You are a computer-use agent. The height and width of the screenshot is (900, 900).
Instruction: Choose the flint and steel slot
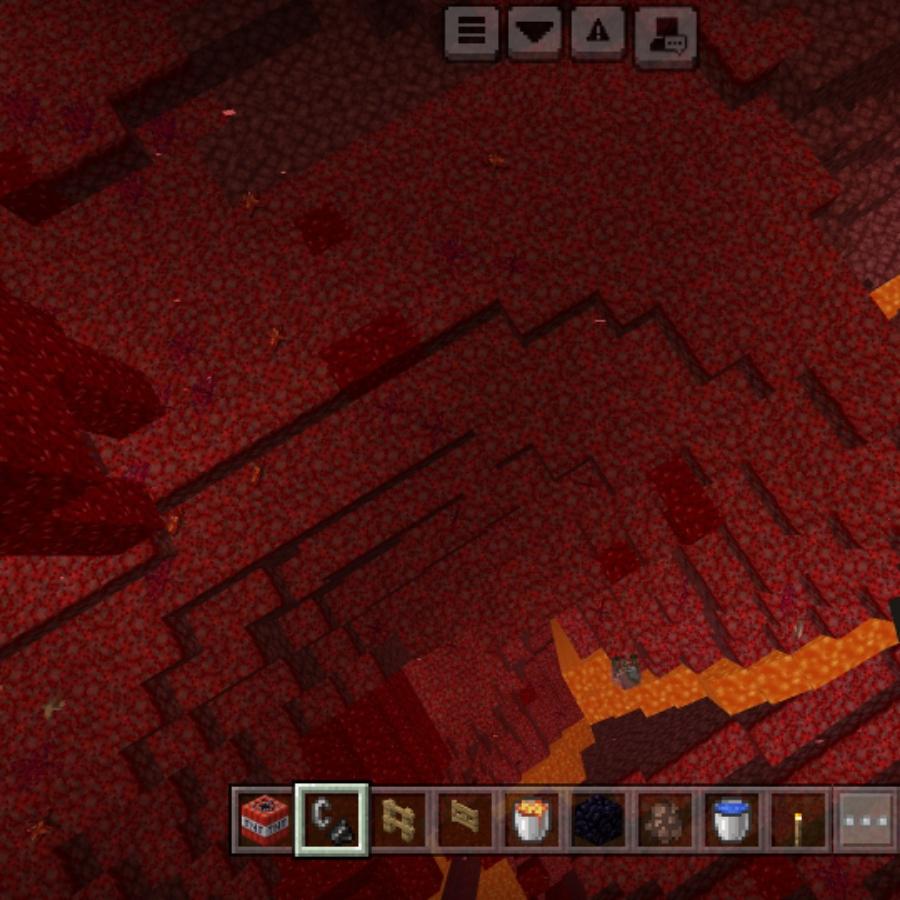(x=332, y=820)
